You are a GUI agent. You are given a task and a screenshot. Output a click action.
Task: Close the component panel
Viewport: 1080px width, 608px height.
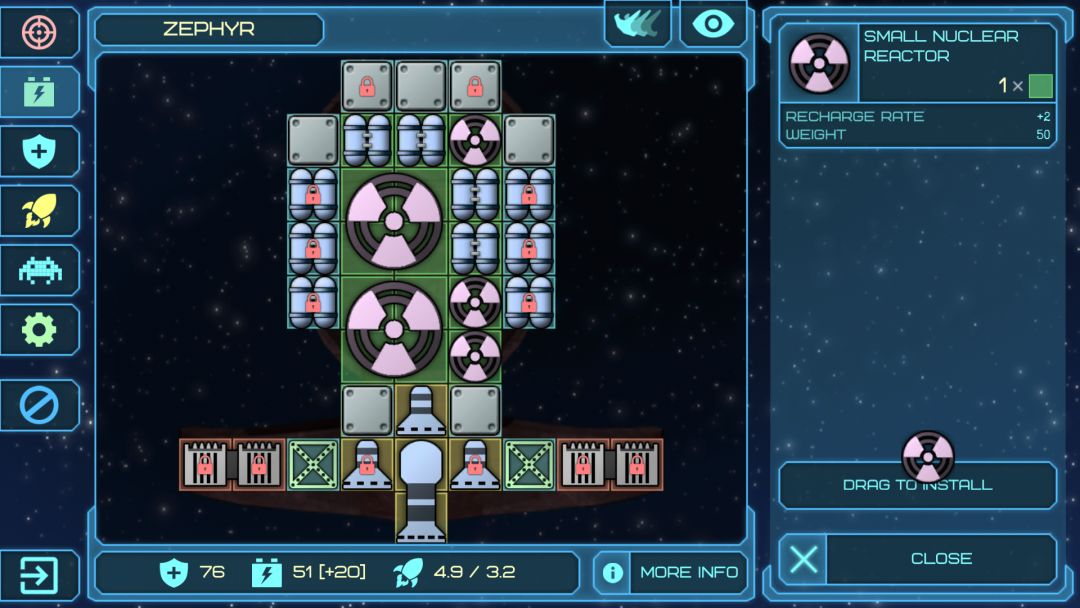917,558
